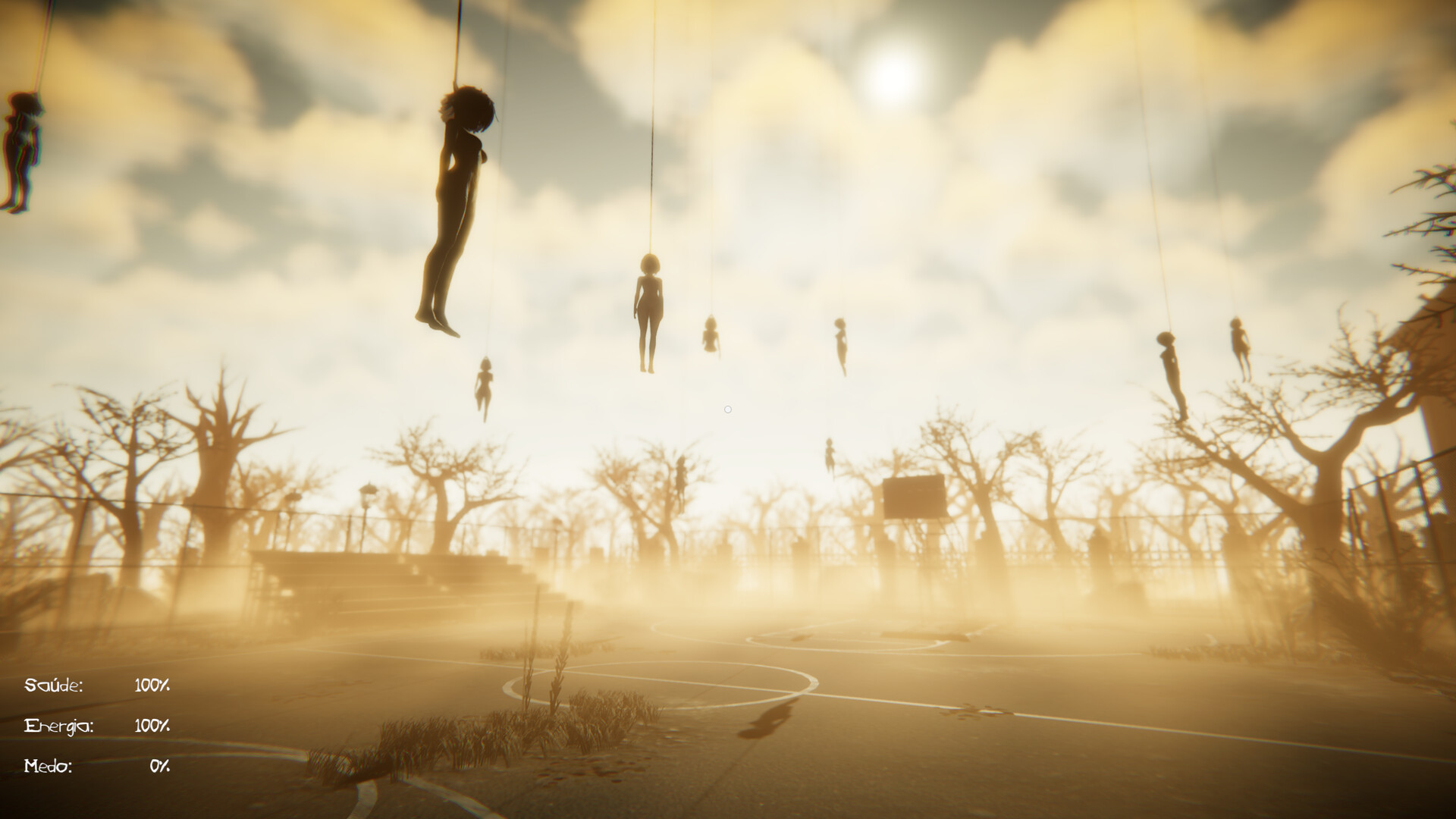This screenshot has width=1456, height=819.
Task: Click the sun glowing through the clouds
Action: [x=893, y=76]
